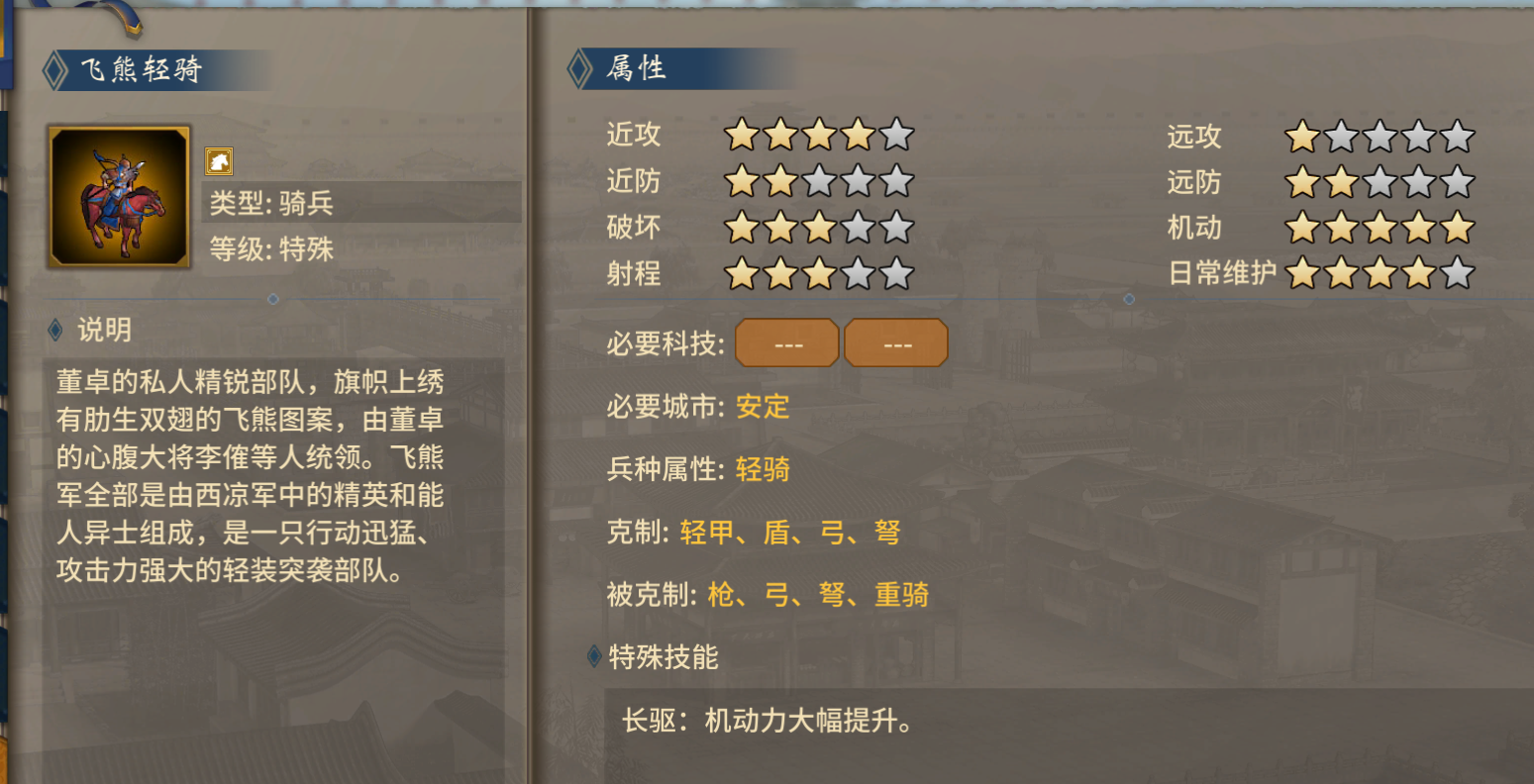Open the first 必要科技 slot button
The height and width of the screenshot is (784, 1534).
click(x=786, y=342)
